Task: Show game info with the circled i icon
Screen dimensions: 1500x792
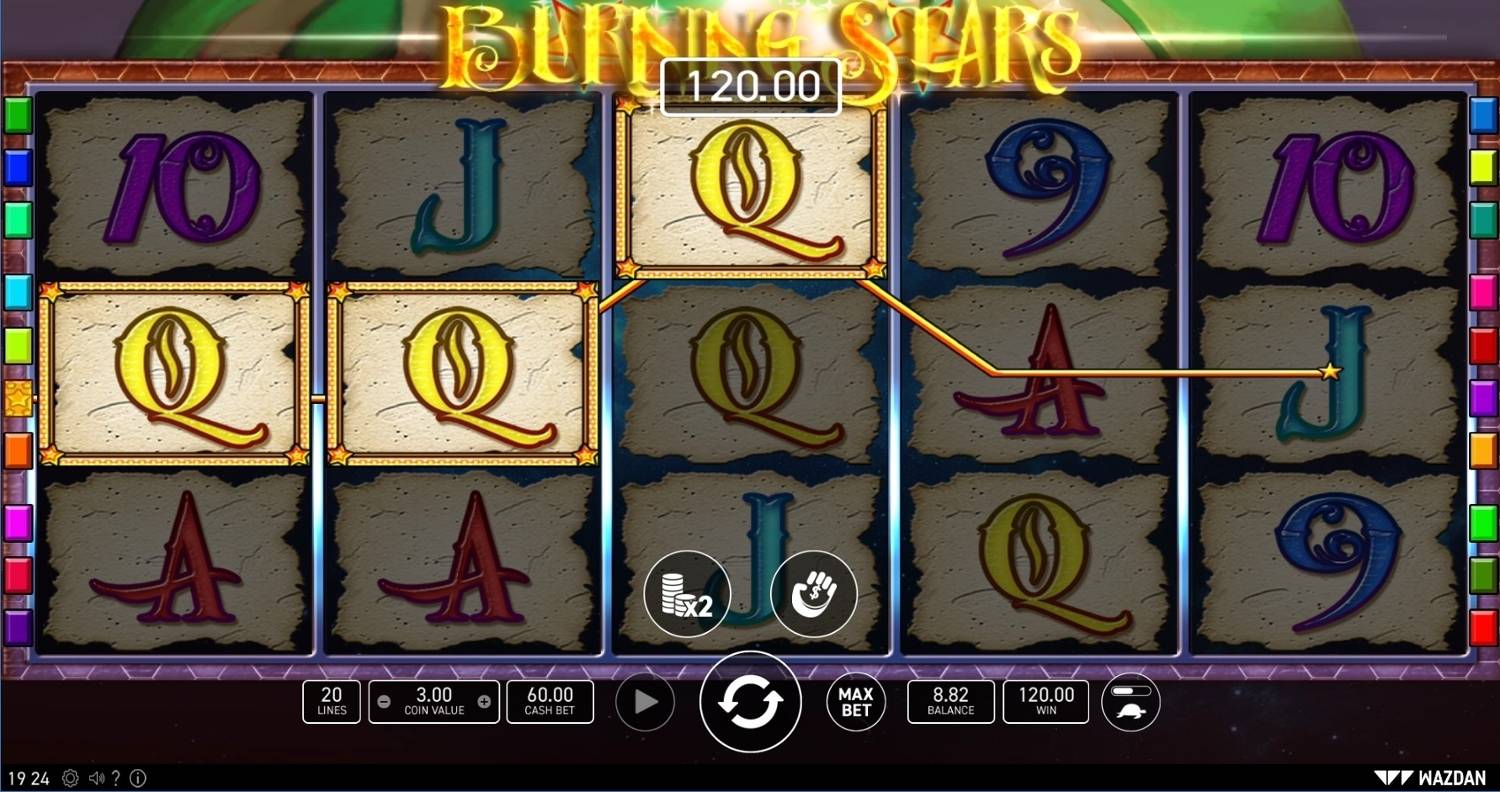Action: point(138,778)
